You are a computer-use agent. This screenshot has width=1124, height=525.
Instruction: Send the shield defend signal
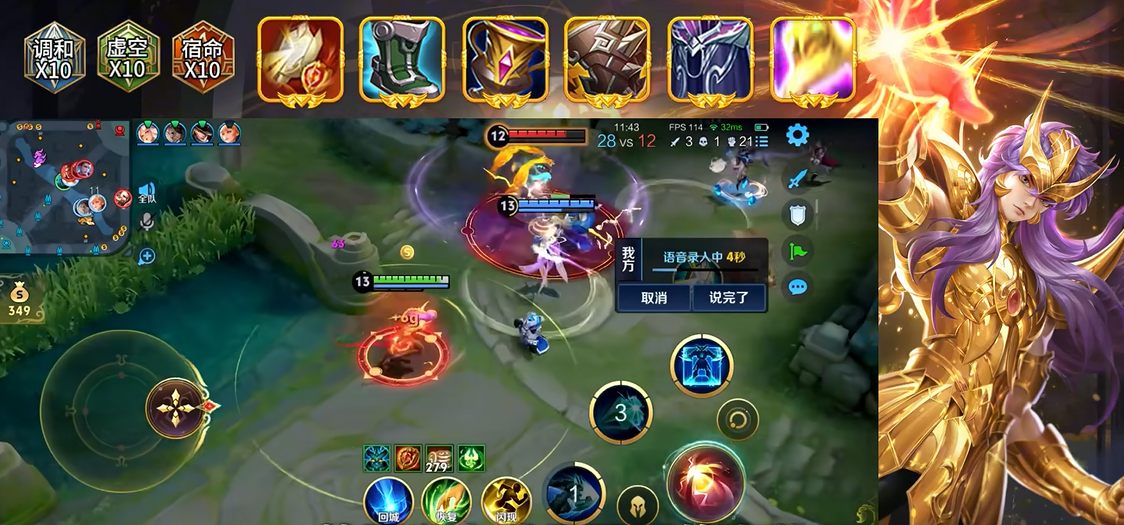(x=797, y=215)
